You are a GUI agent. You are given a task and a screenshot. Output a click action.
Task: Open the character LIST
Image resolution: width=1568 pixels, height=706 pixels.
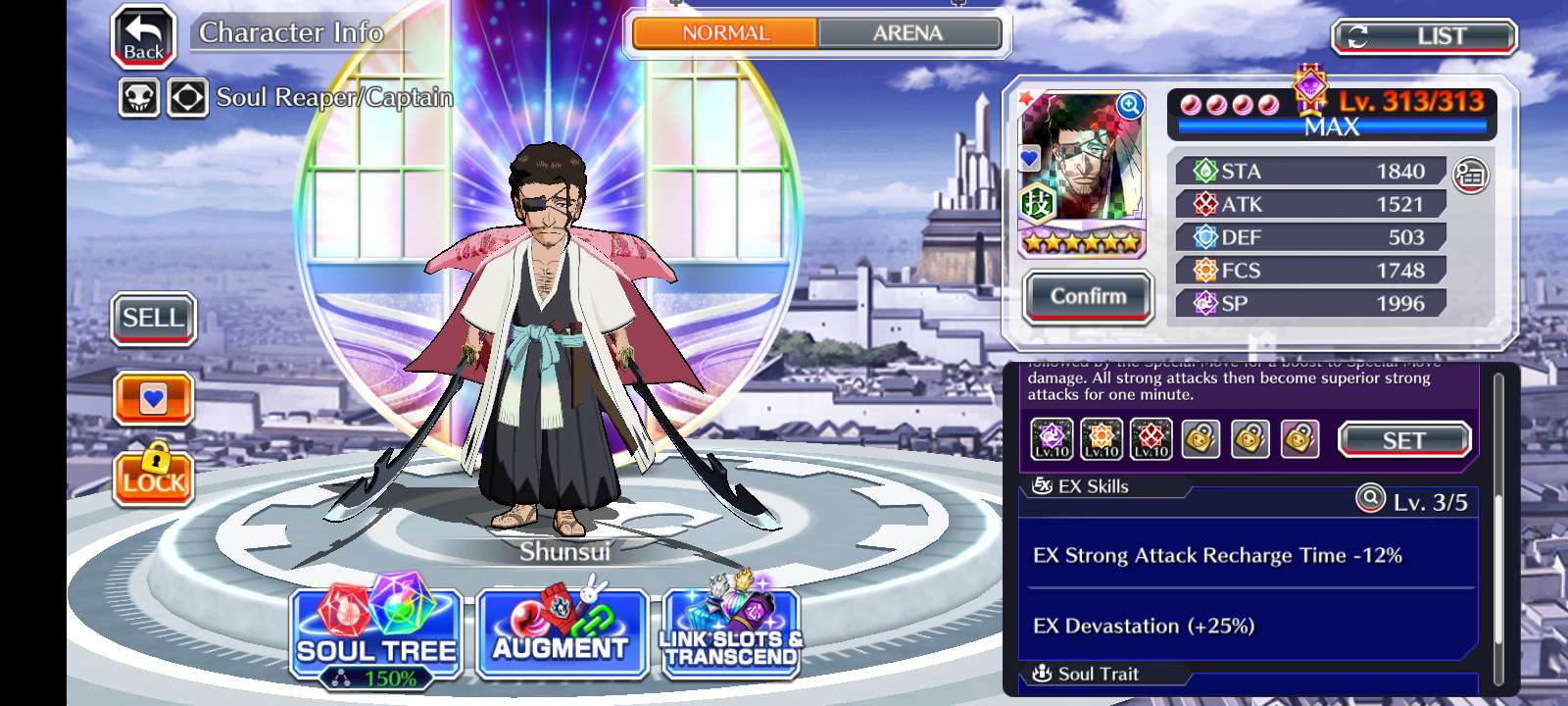click(1423, 37)
